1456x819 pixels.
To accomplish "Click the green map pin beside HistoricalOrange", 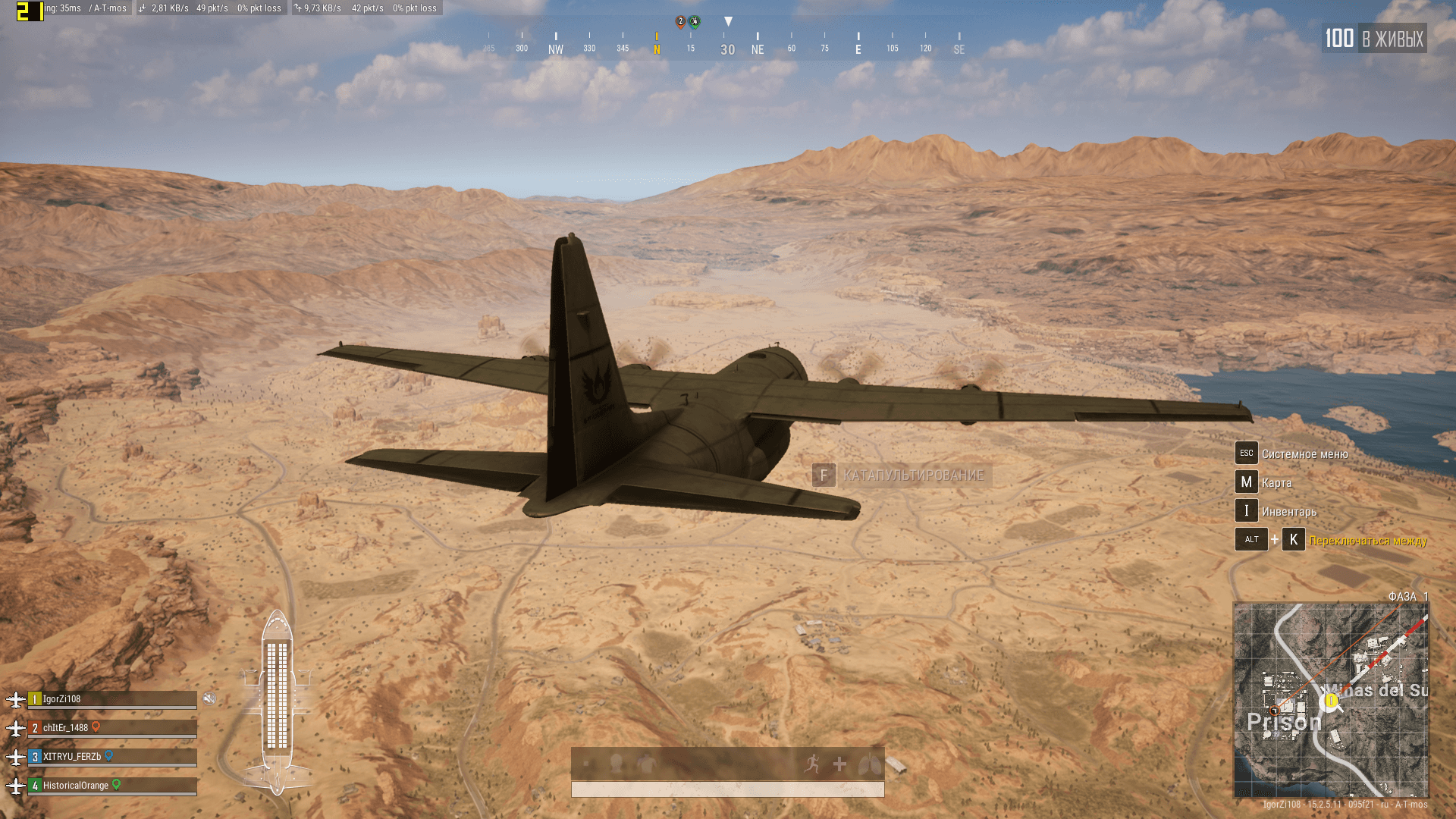I will point(117,785).
